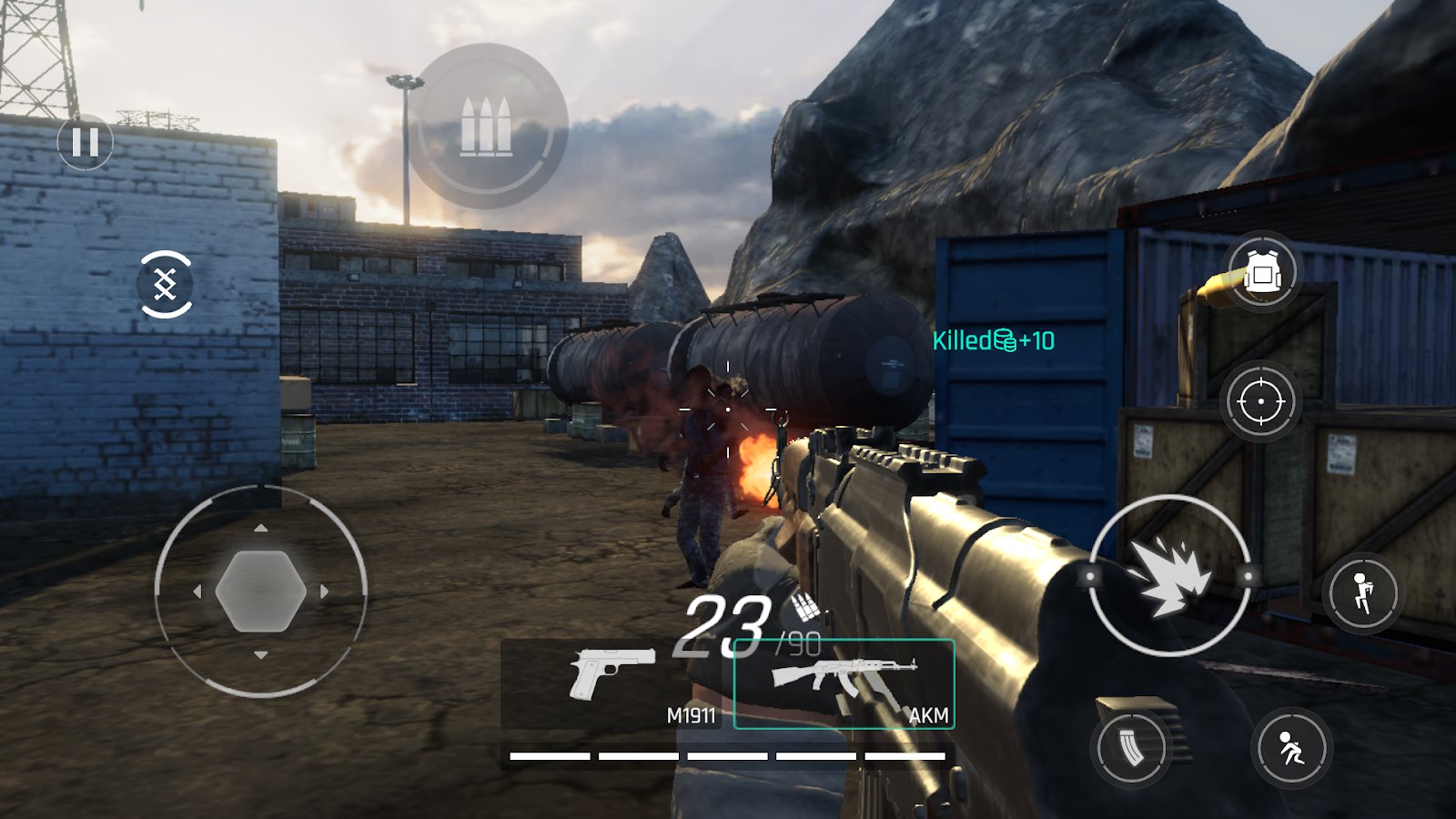This screenshot has width=1456, height=819.
Task: Activate the body armor vest icon
Action: [x=1261, y=271]
